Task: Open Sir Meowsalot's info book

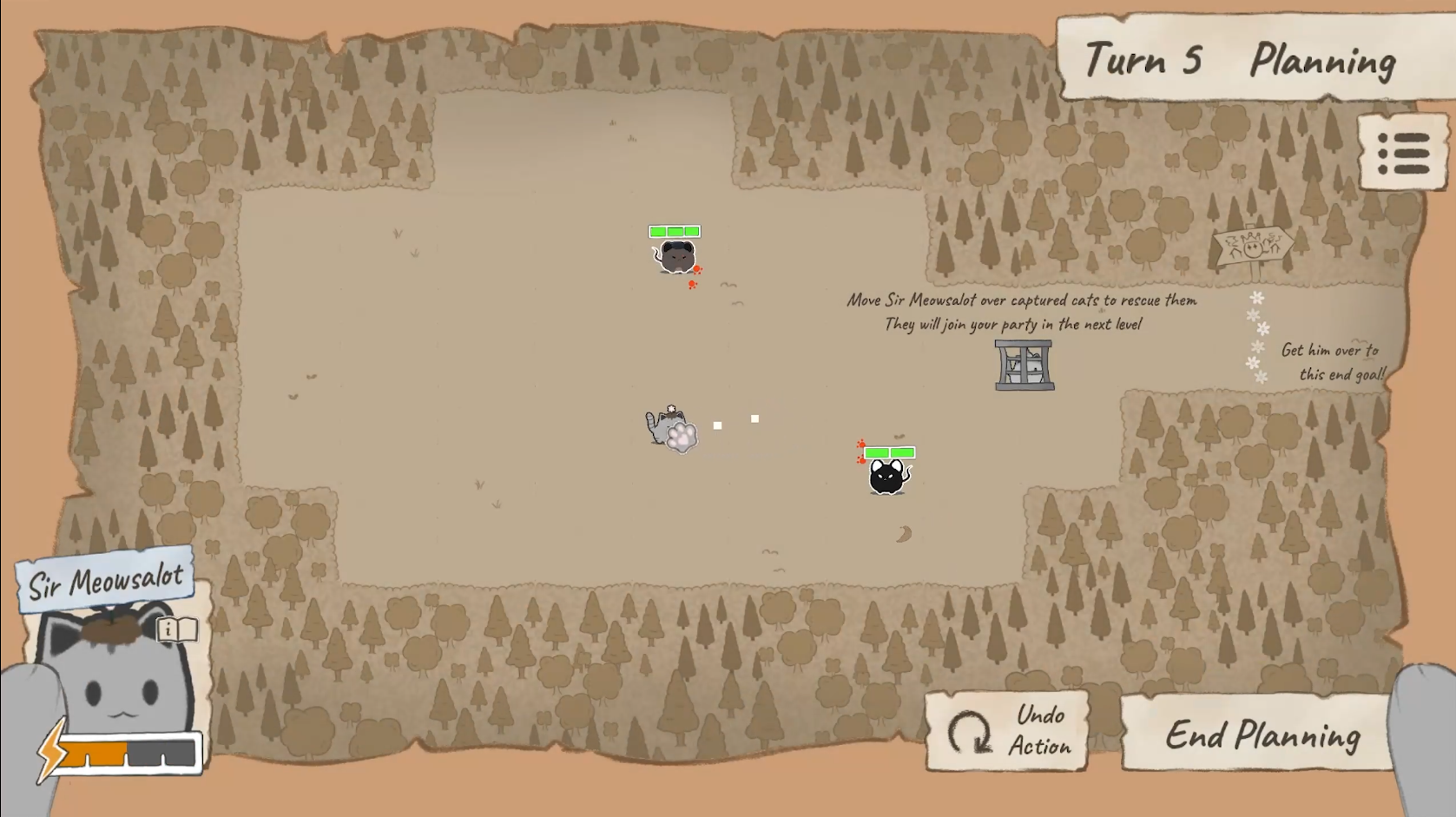Action: 176,629
